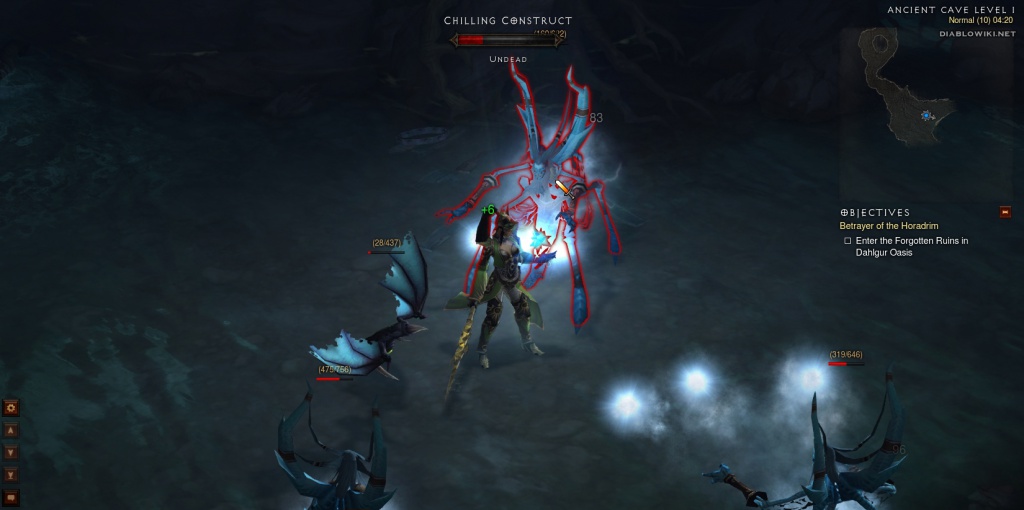Click the Enter the Forgotten Ruins objective

911,246
